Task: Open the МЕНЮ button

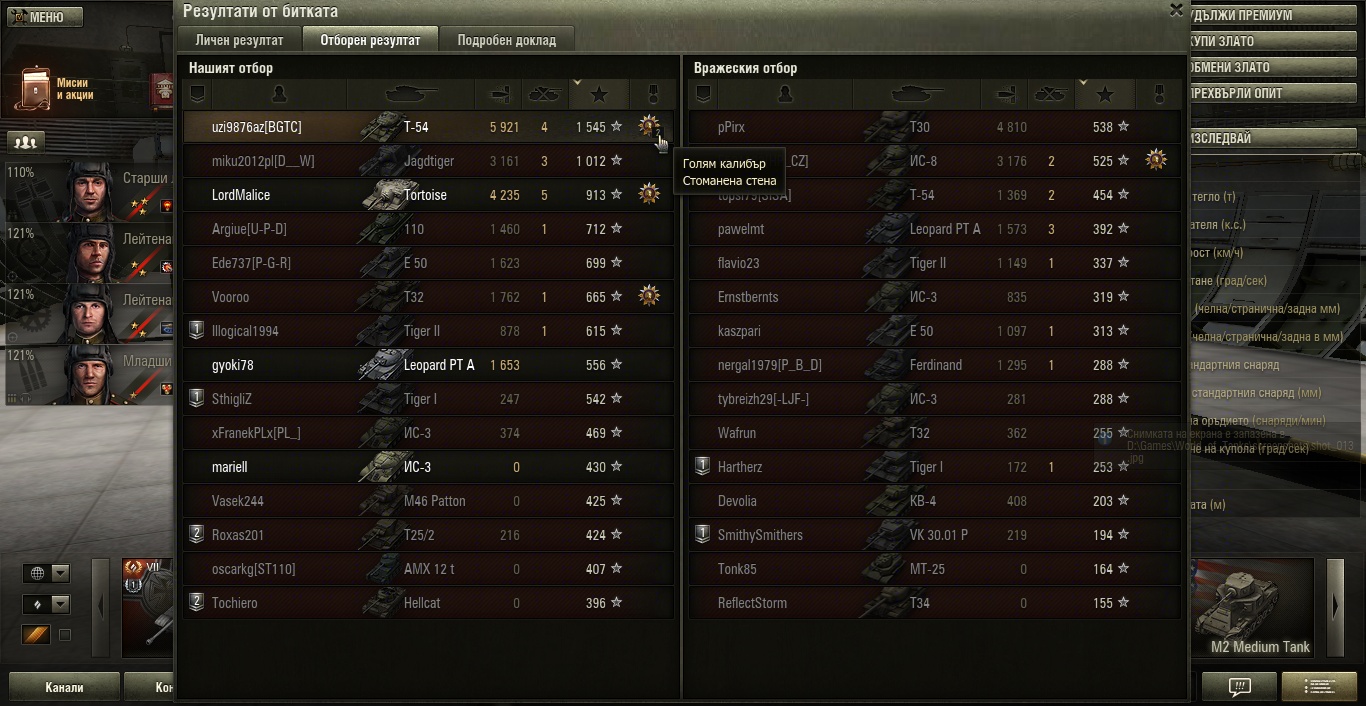Action: tap(42, 17)
